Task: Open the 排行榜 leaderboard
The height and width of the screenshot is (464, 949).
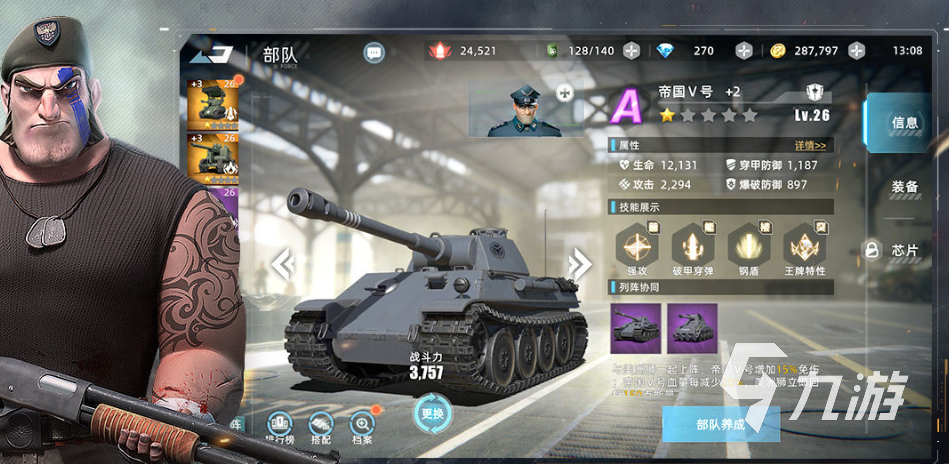Action: point(279,428)
